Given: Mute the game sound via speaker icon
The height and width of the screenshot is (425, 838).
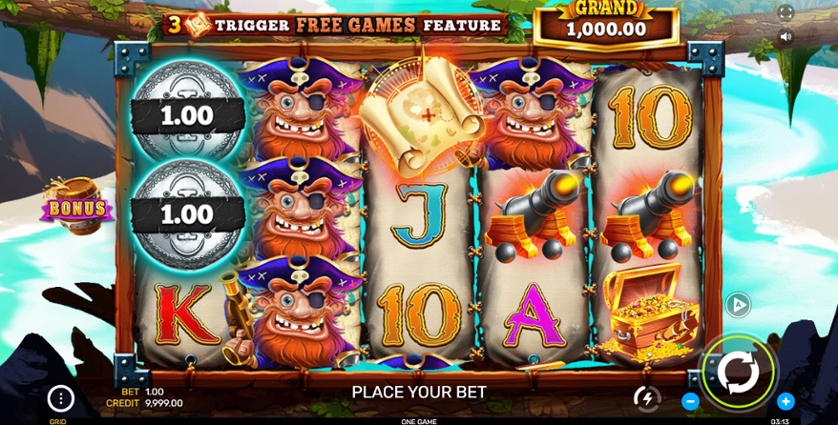Looking at the screenshot, I should 785,37.
